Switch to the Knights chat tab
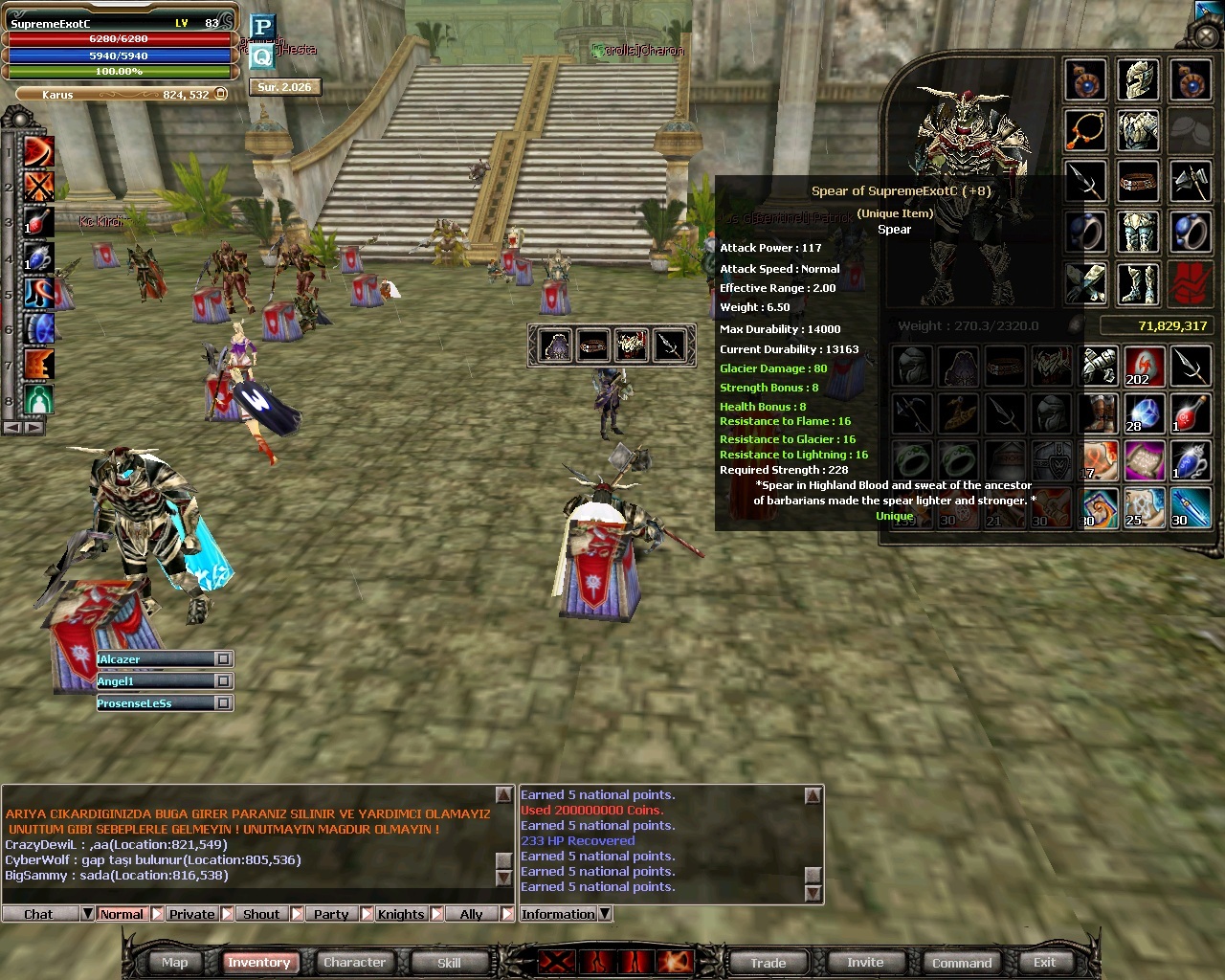The height and width of the screenshot is (980, 1225). (x=400, y=914)
